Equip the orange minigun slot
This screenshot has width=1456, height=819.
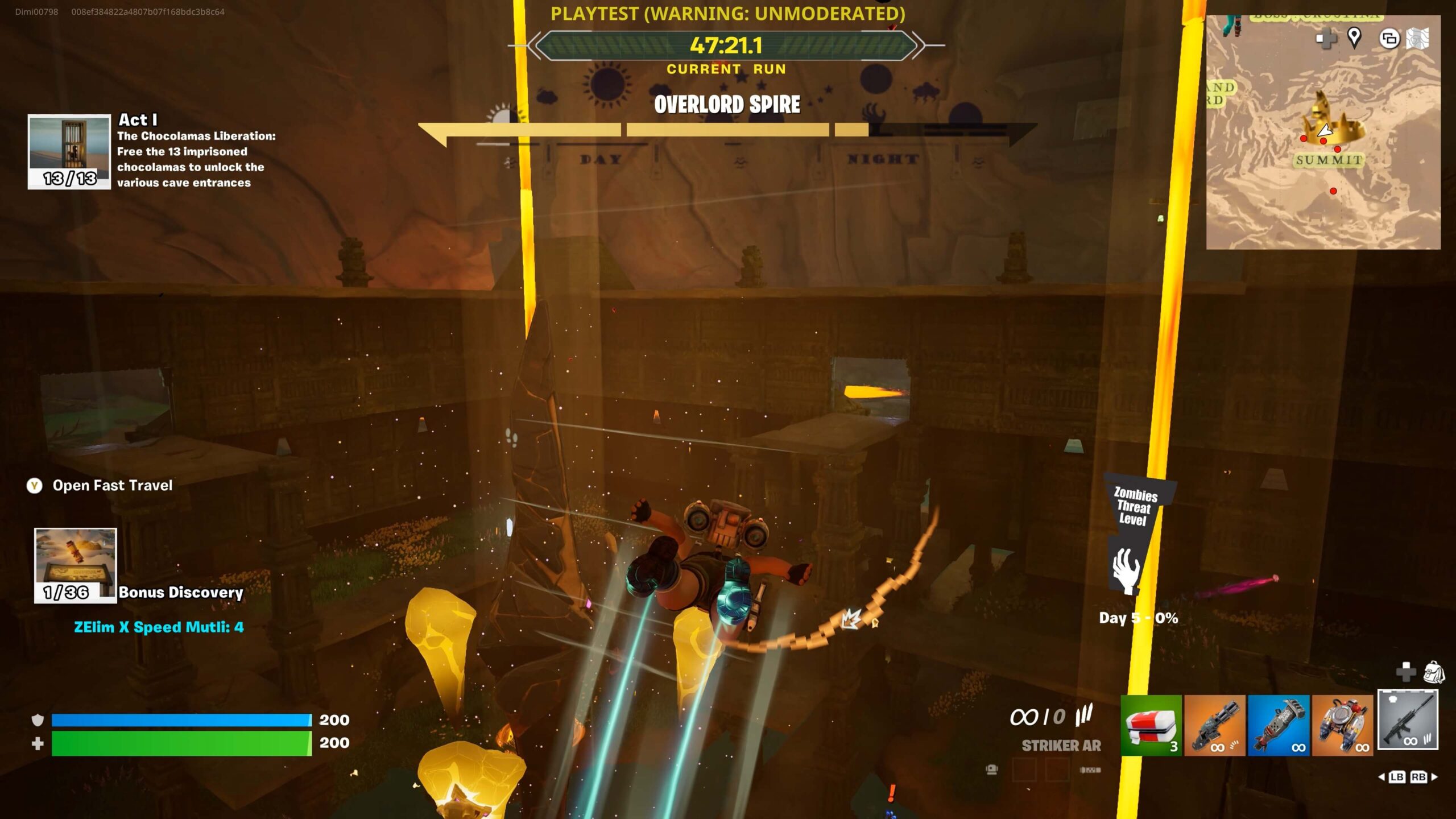tap(1214, 725)
